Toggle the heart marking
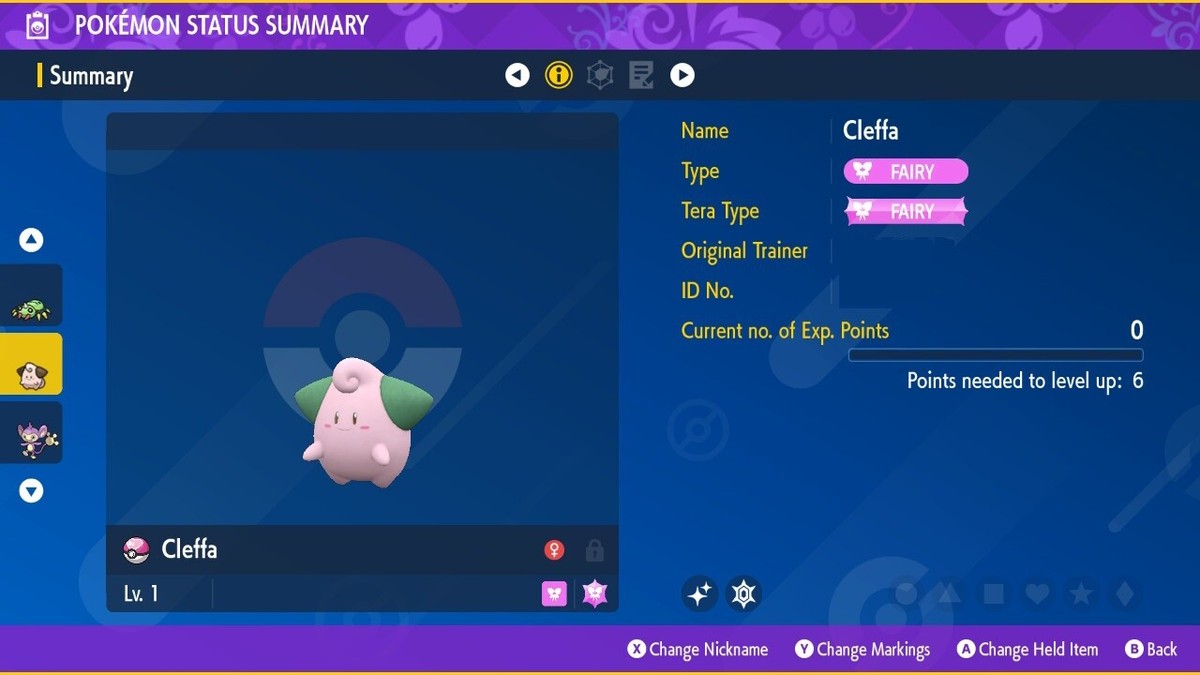This screenshot has height=675, width=1200. 1037,594
